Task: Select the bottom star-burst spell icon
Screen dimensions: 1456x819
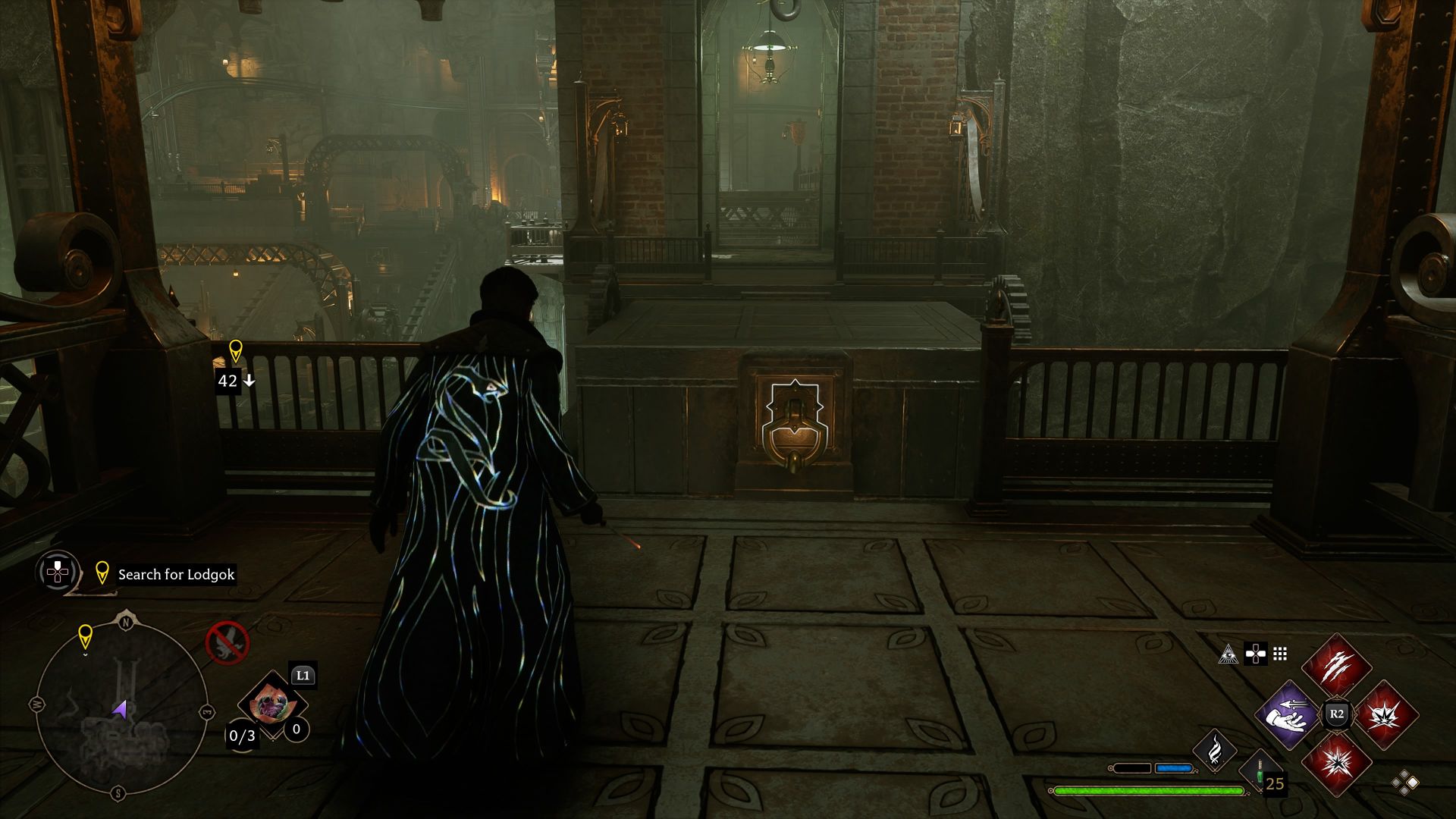Action: (x=1338, y=764)
